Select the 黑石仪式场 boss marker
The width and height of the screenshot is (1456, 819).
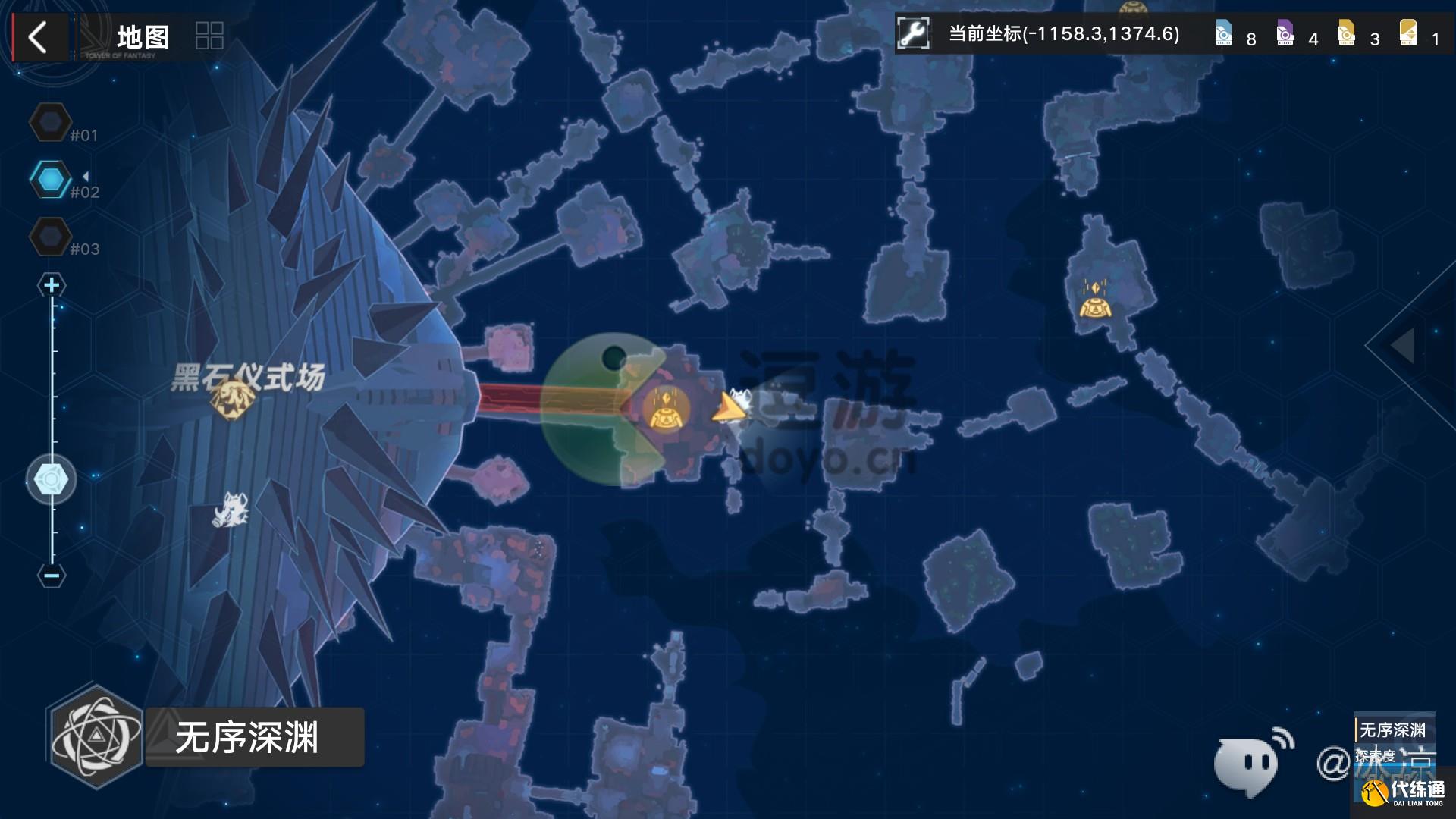click(231, 399)
